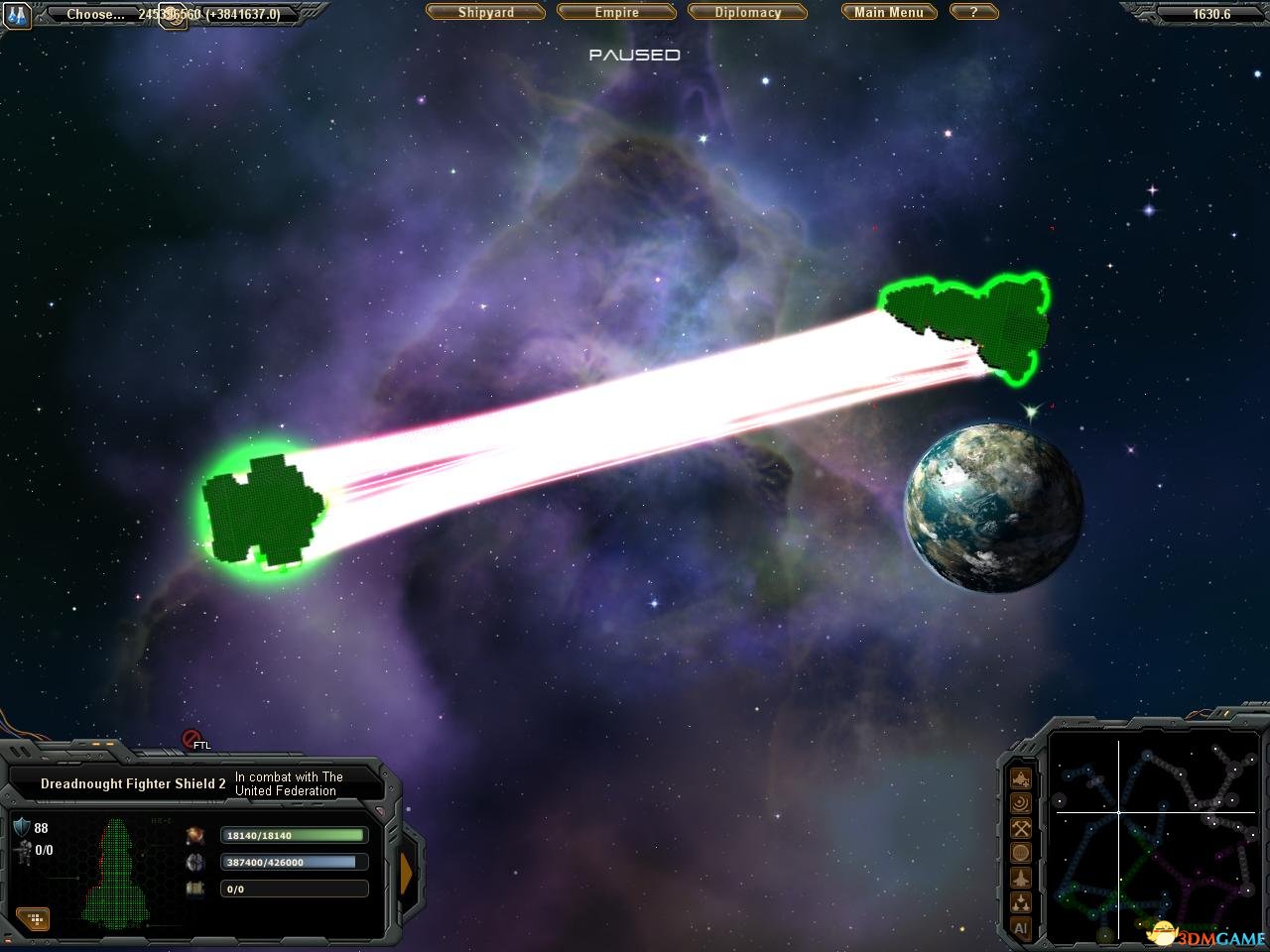This screenshot has height=952, width=1270.
Task: Click the gold coin treasury icon
Action: coord(175,16)
